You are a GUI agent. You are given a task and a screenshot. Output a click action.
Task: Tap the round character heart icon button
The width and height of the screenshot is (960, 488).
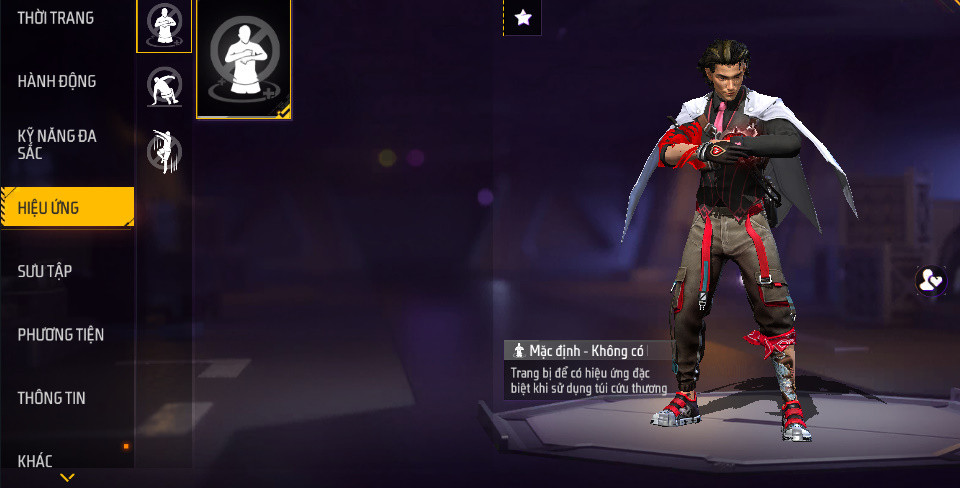point(931,281)
